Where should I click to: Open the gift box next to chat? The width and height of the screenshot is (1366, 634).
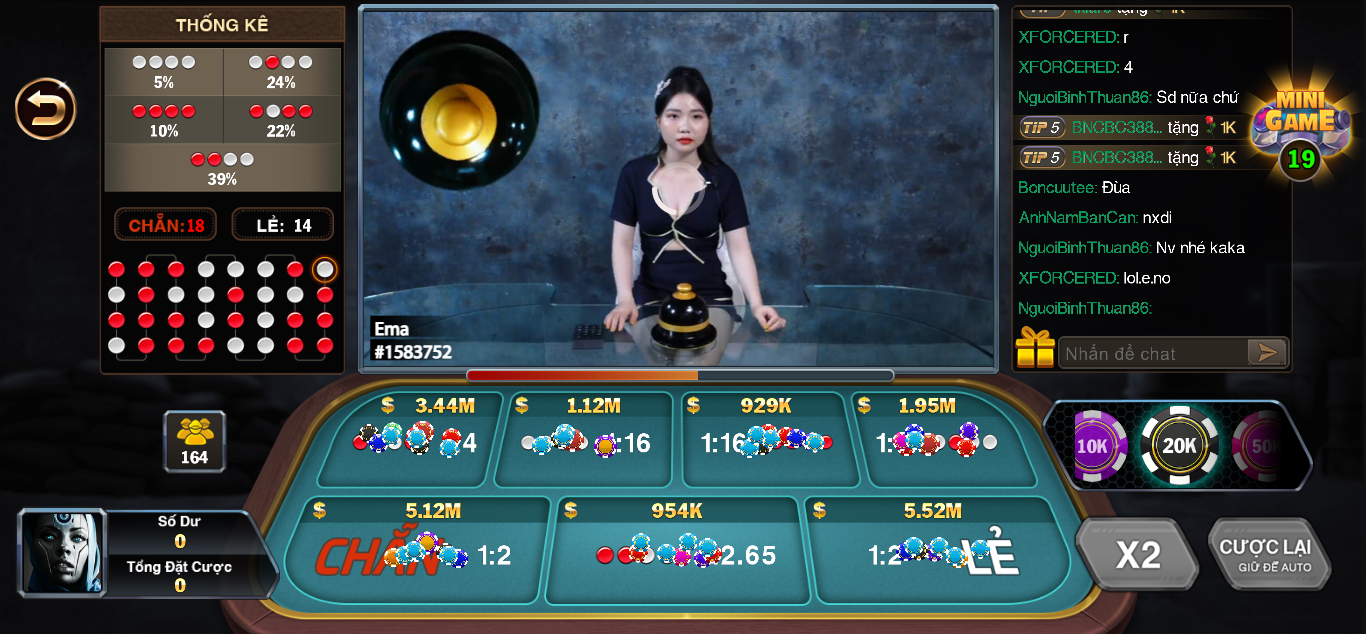tap(1035, 349)
